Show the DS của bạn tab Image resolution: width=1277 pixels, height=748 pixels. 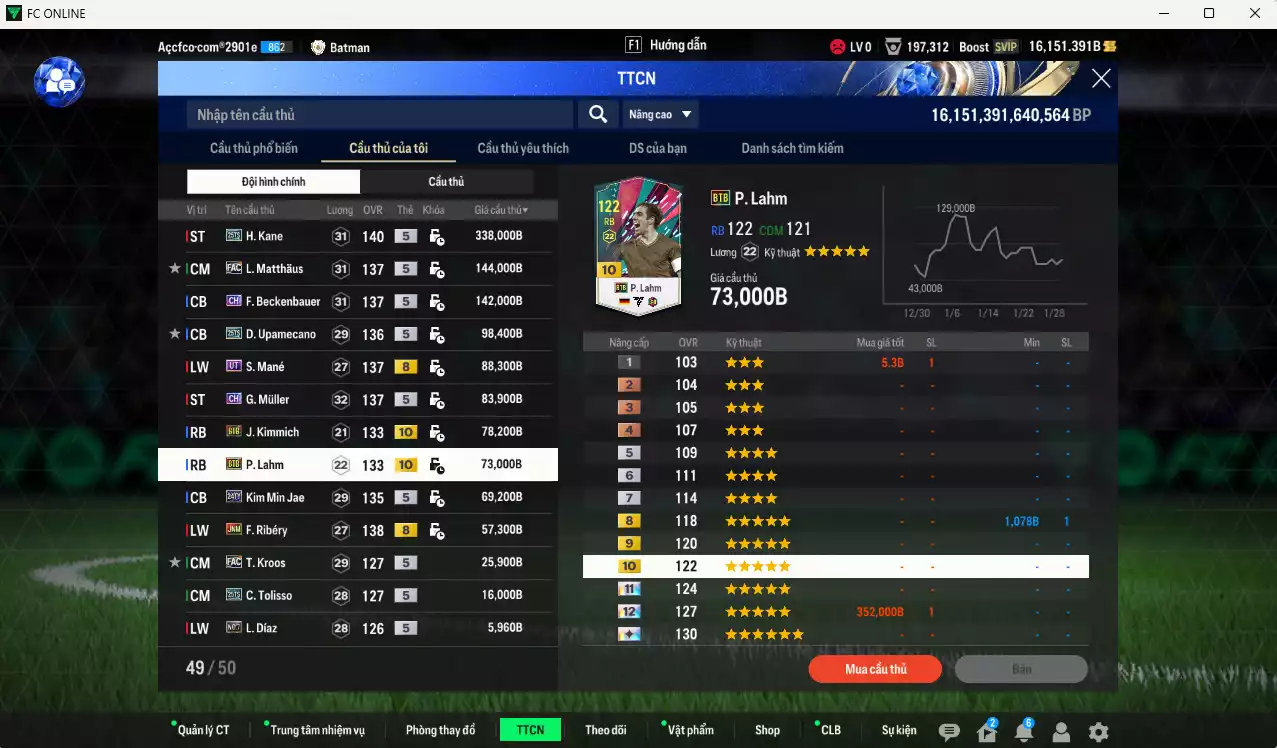pos(657,148)
